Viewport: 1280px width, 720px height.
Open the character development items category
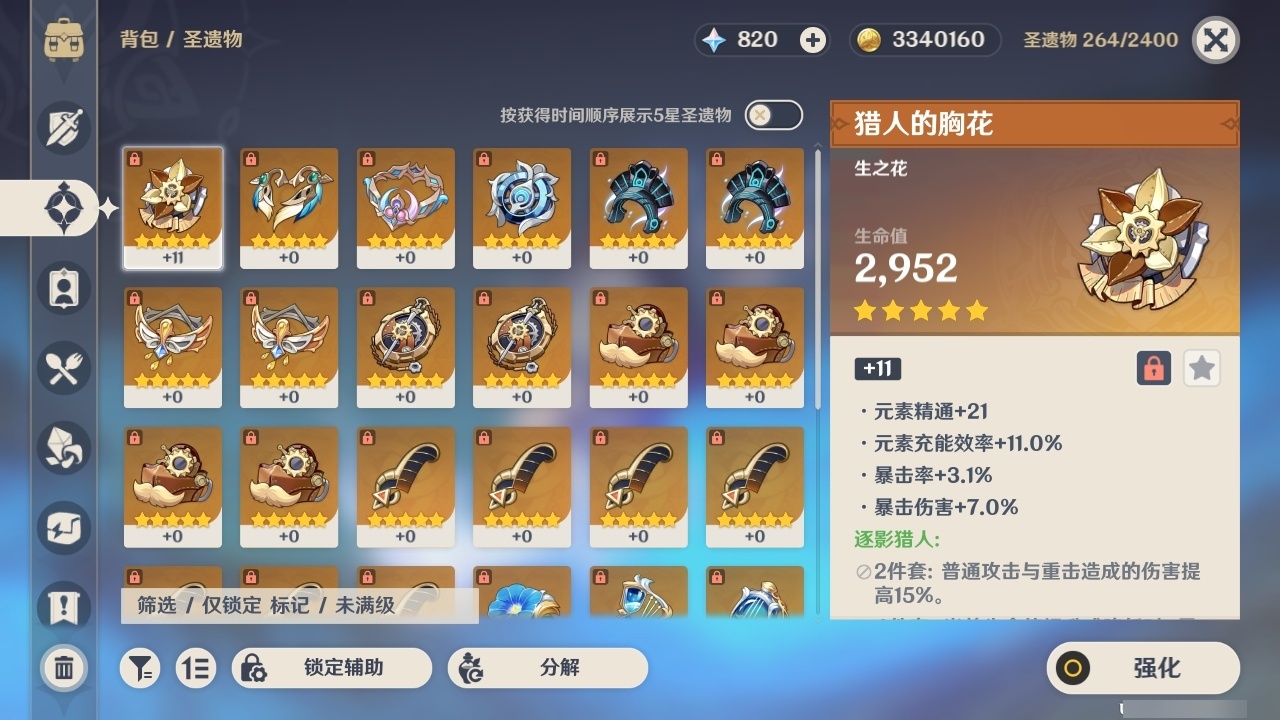pyautogui.click(x=63, y=288)
